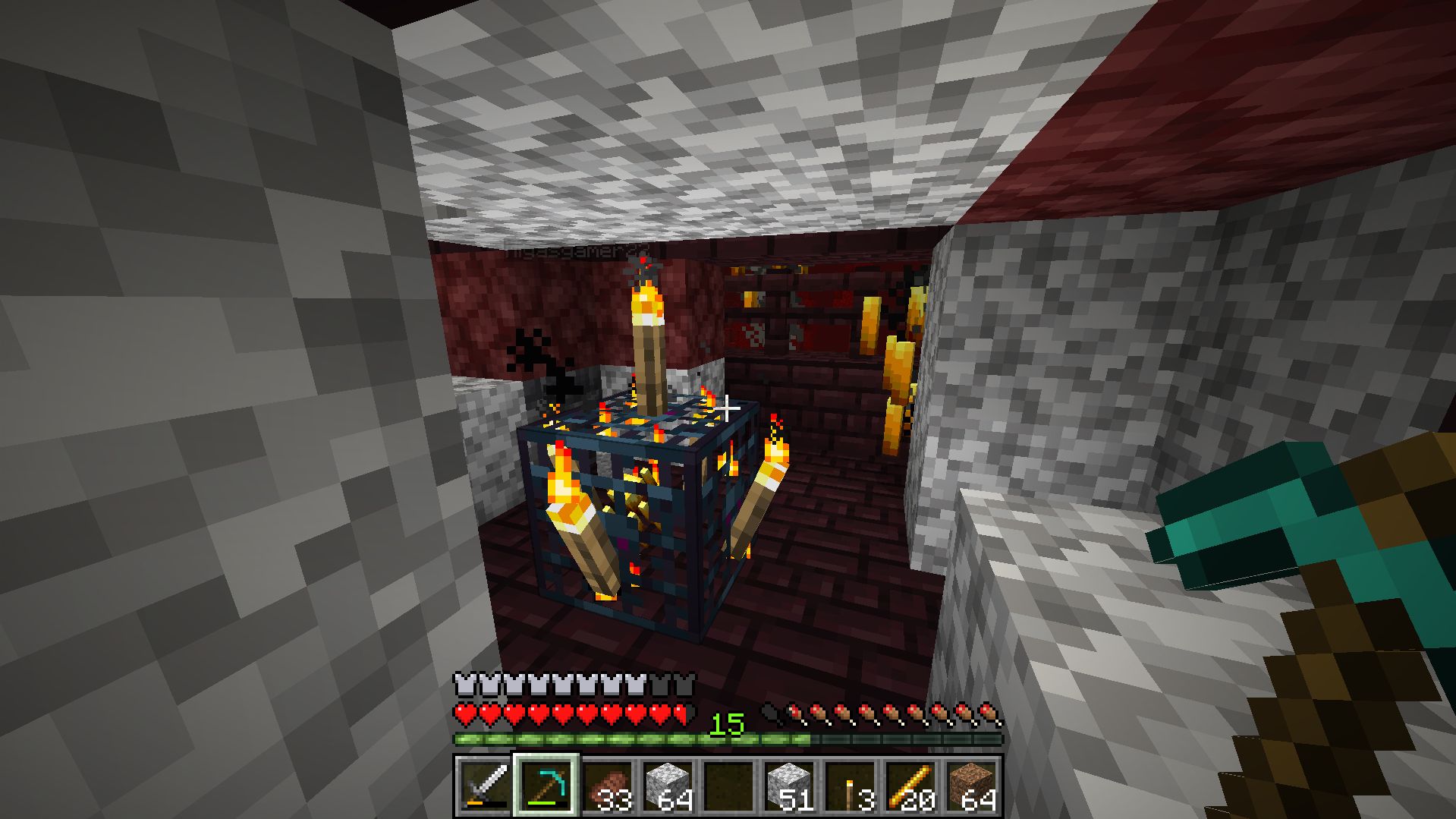Click the empty hotbar slot
This screenshot has height=819, width=1456.
point(728,786)
